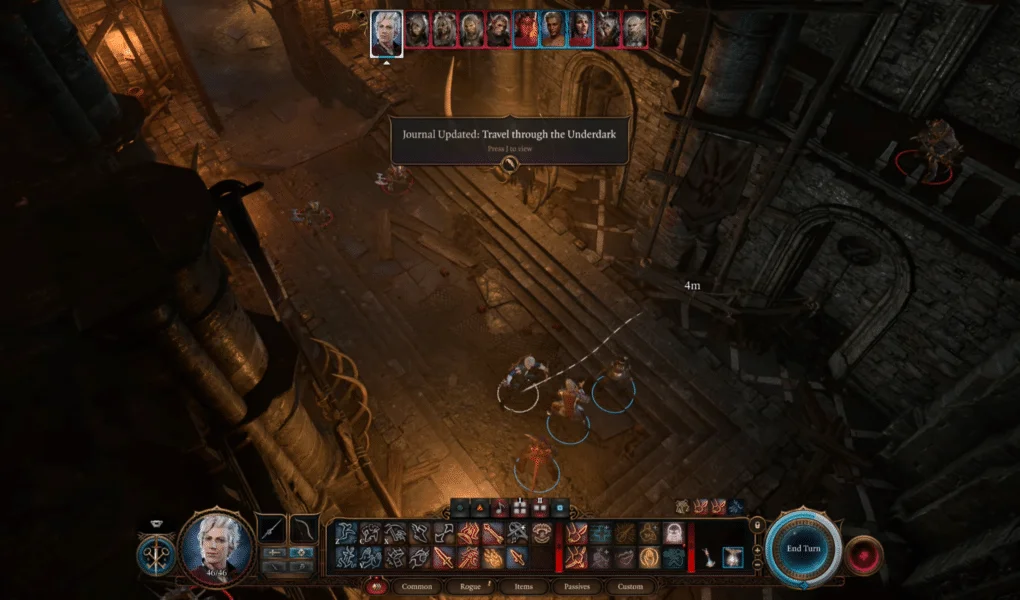Select the melee weapon slot
The width and height of the screenshot is (1020, 600).
click(x=272, y=528)
